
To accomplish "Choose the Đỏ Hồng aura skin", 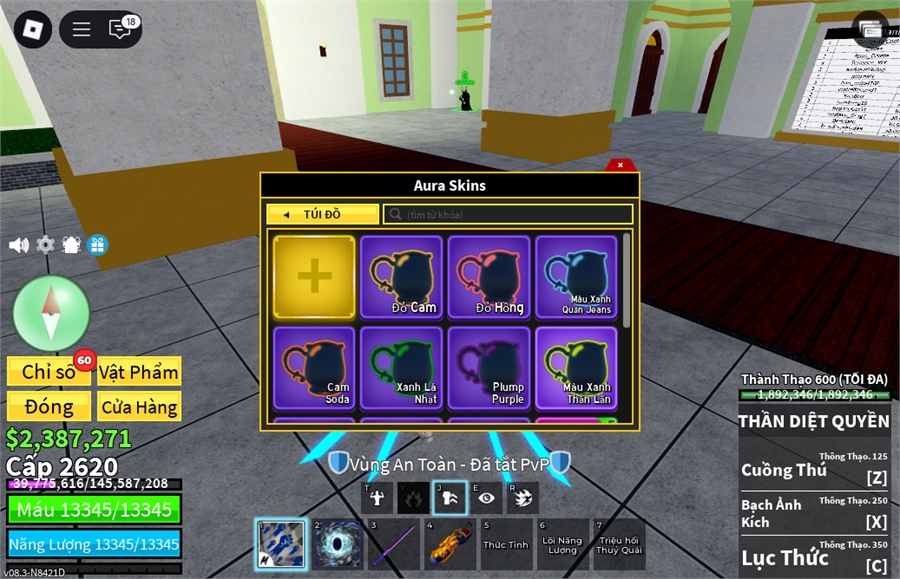I will click(x=489, y=277).
